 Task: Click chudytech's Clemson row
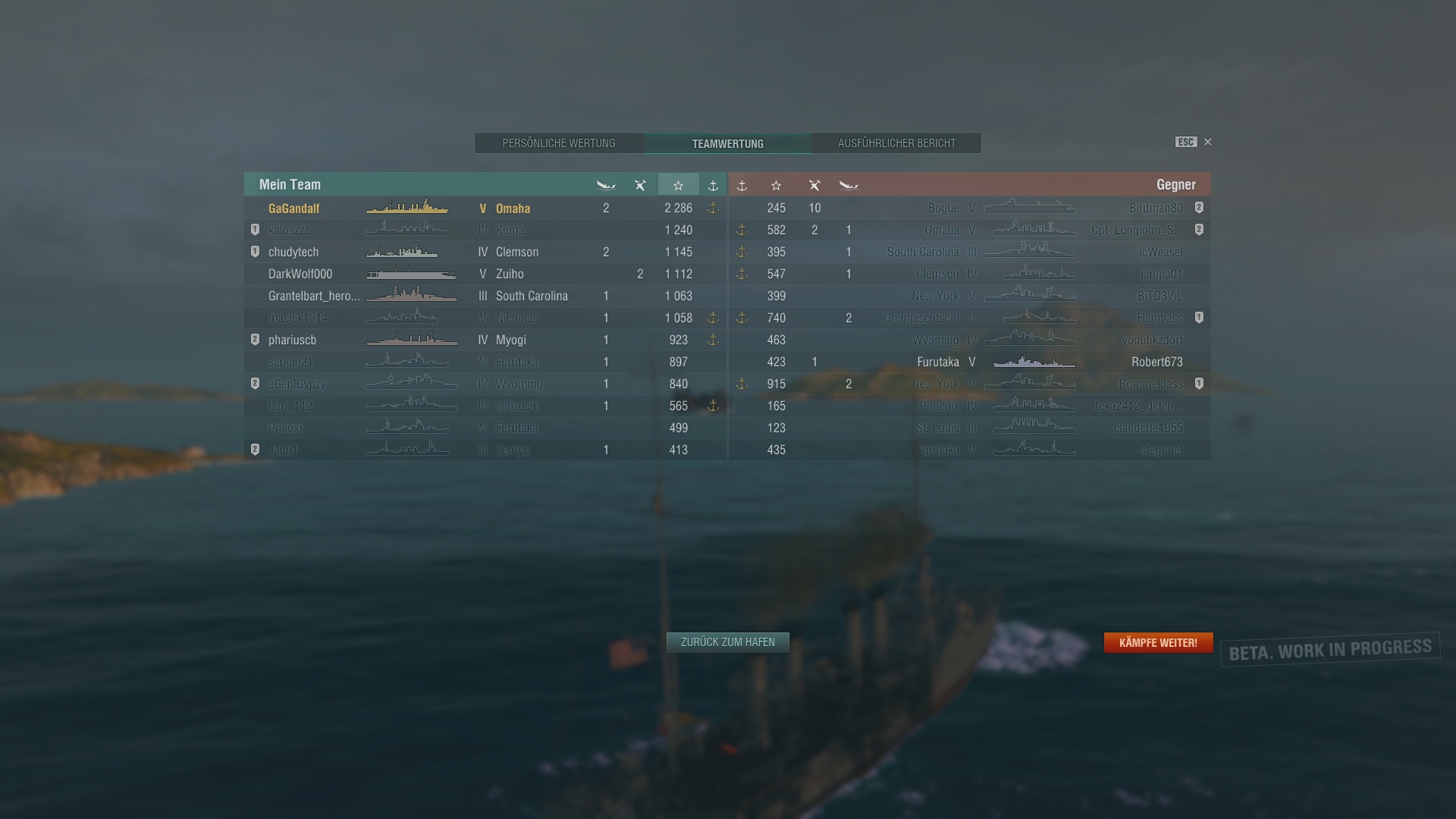pyautogui.click(x=485, y=252)
